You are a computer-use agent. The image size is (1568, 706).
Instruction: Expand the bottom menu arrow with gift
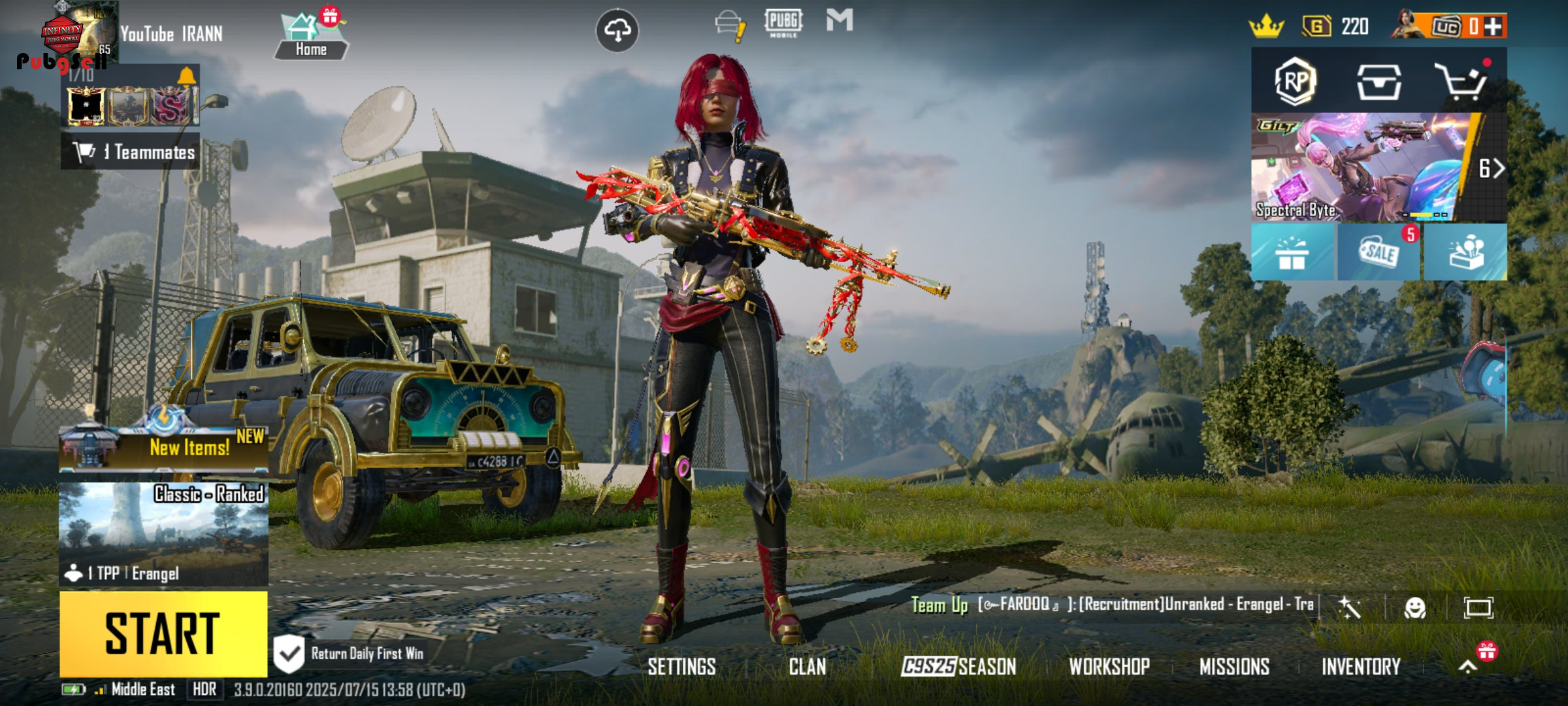[x=1468, y=665]
